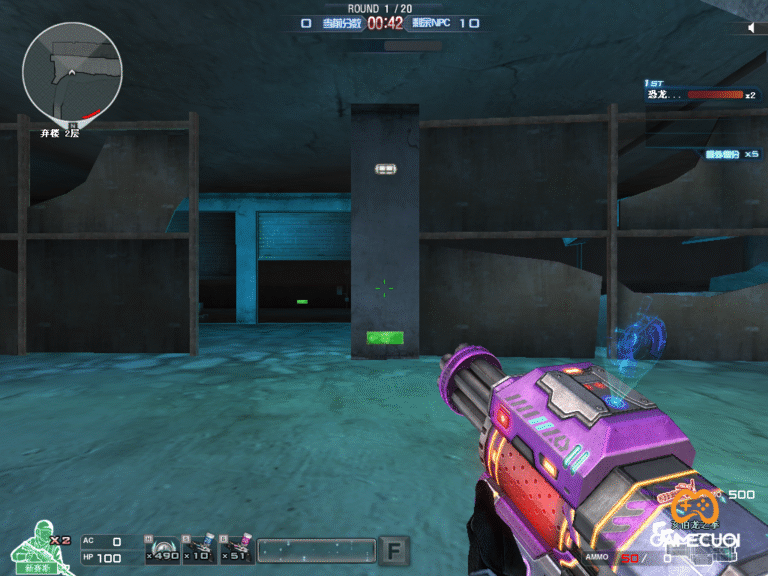The image size is (768, 576).
Task: Select the blue vial slot showing x10
Action: pyautogui.click(x=198, y=549)
